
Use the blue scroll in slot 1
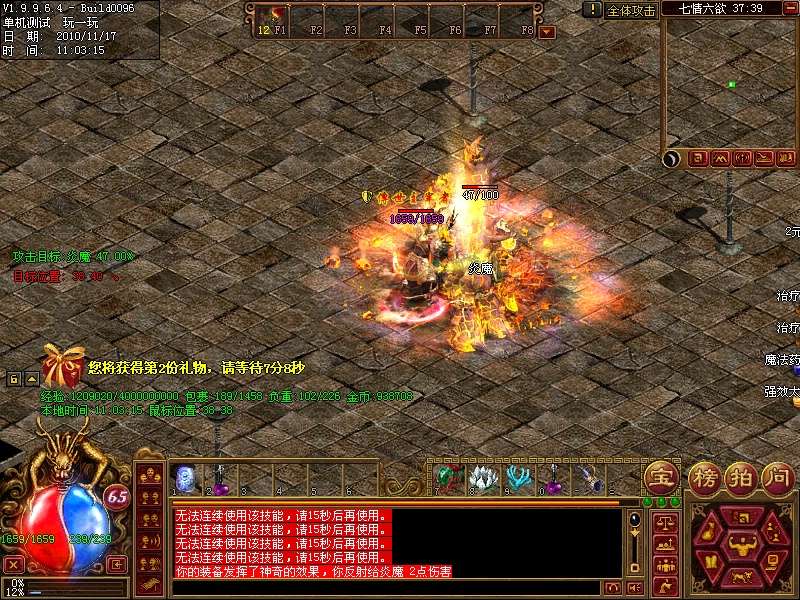[x=185, y=479]
